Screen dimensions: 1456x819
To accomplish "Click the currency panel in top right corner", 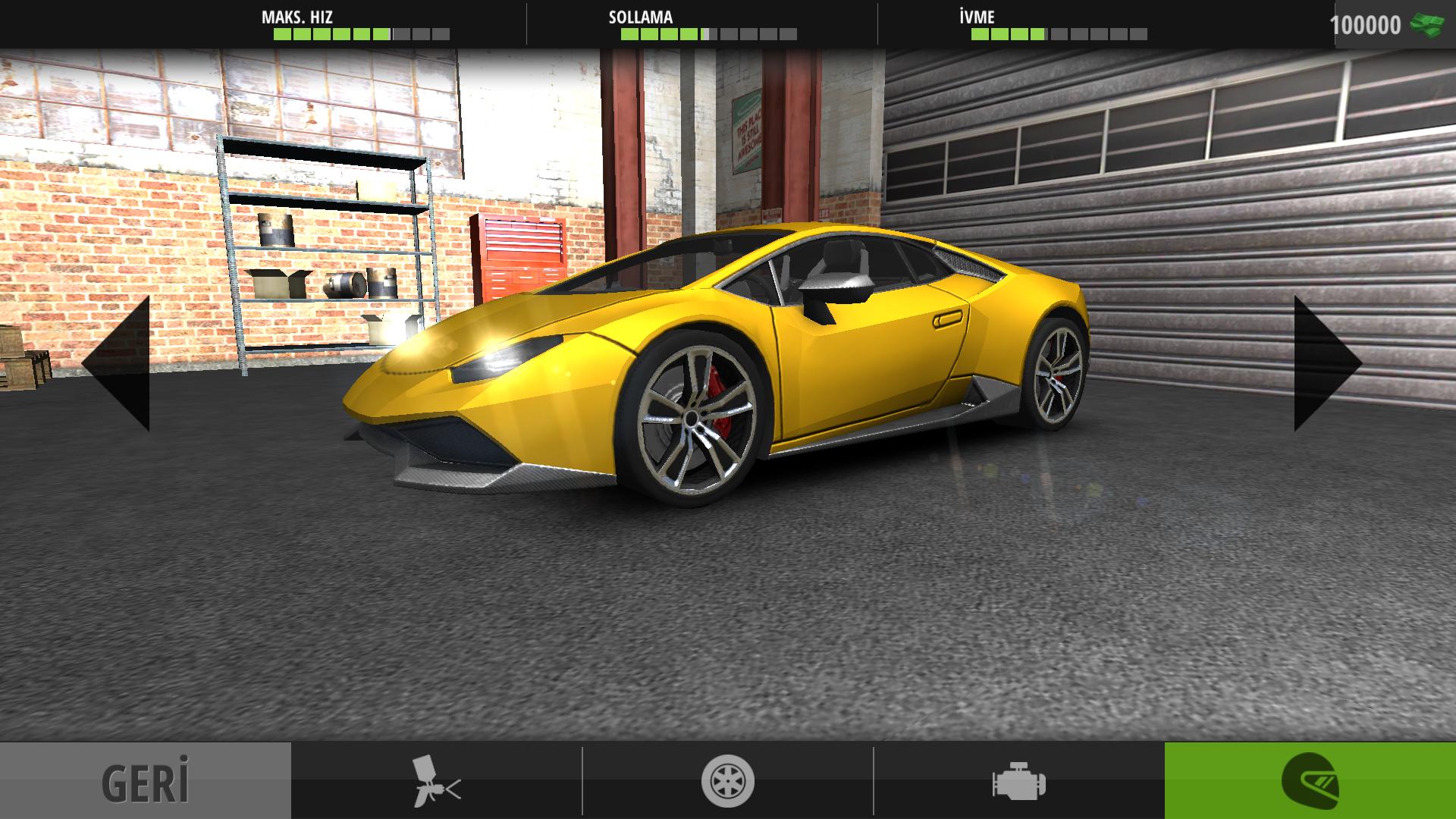I will (1395, 24).
